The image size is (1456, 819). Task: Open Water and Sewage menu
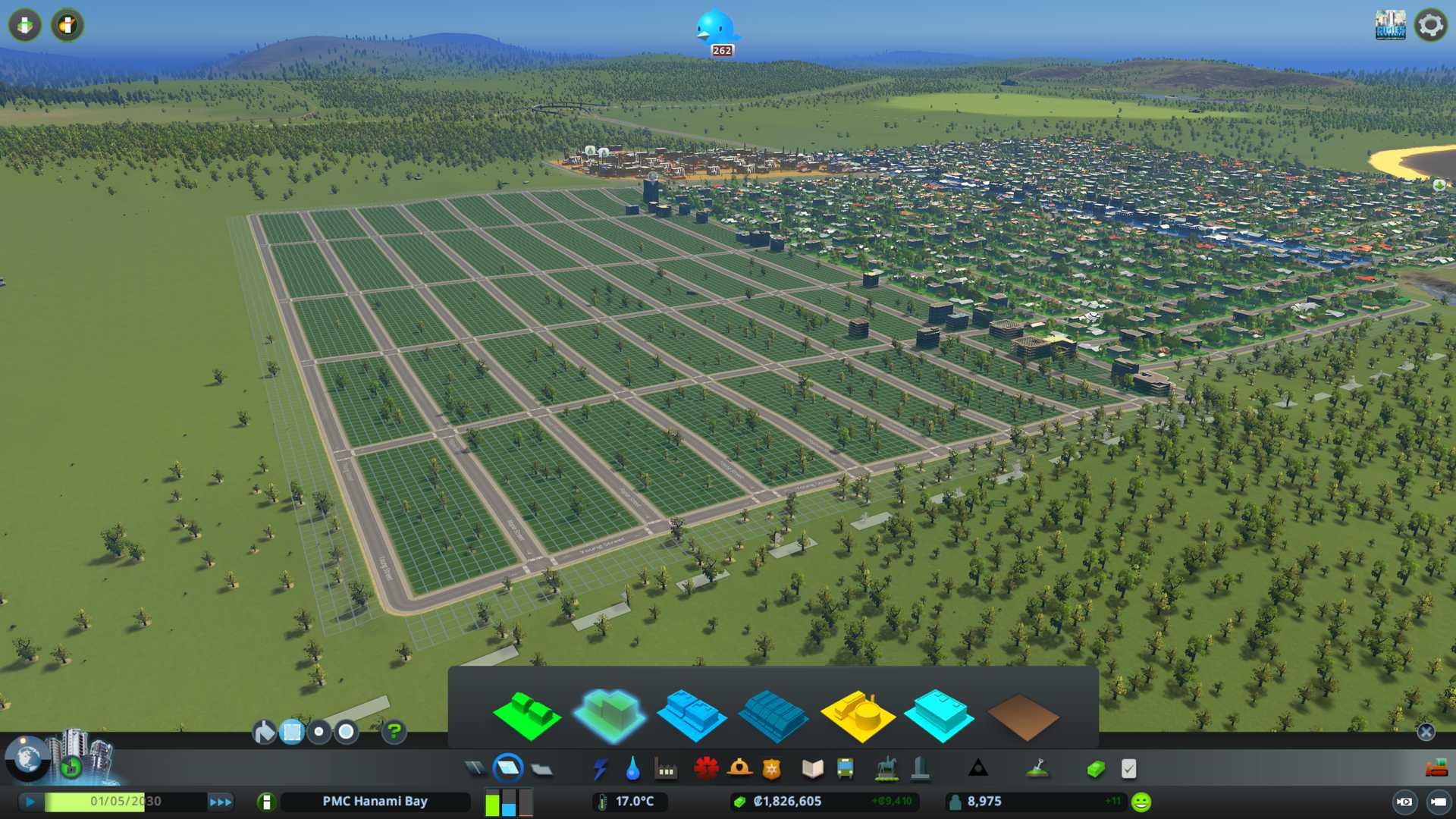pyautogui.click(x=632, y=769)
